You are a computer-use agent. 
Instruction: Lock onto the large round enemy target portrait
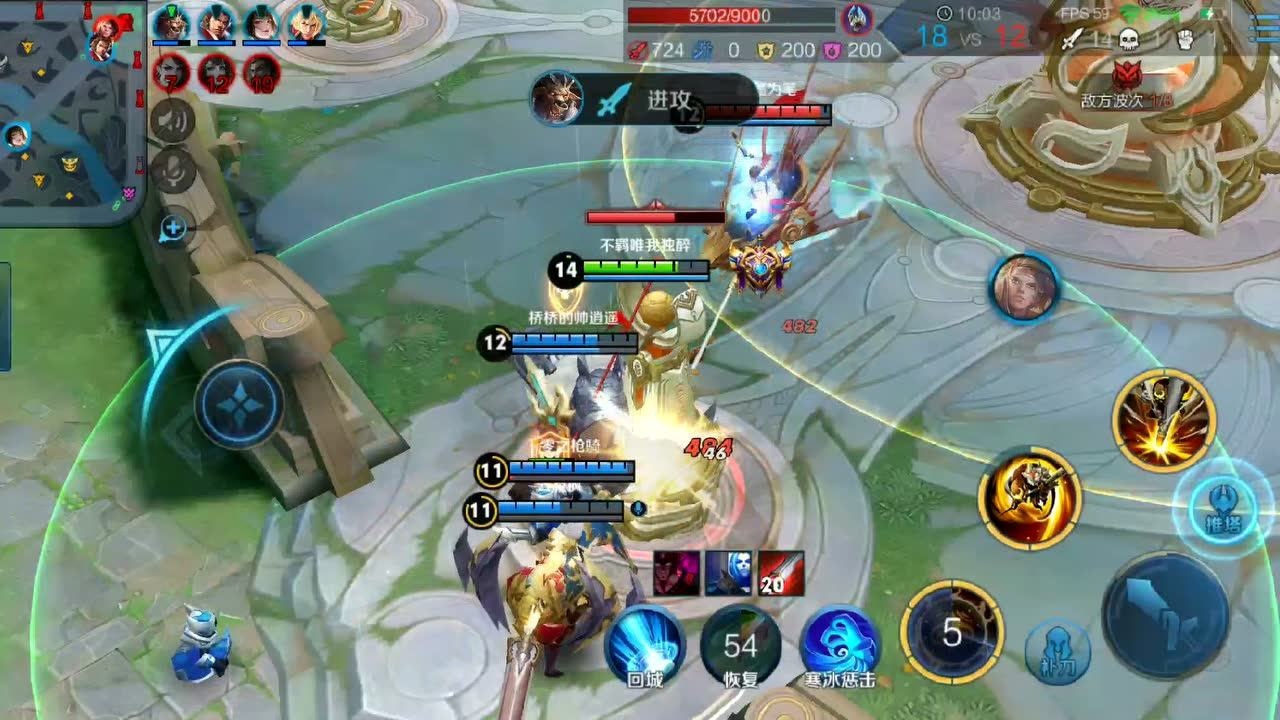click(1025, 287)
